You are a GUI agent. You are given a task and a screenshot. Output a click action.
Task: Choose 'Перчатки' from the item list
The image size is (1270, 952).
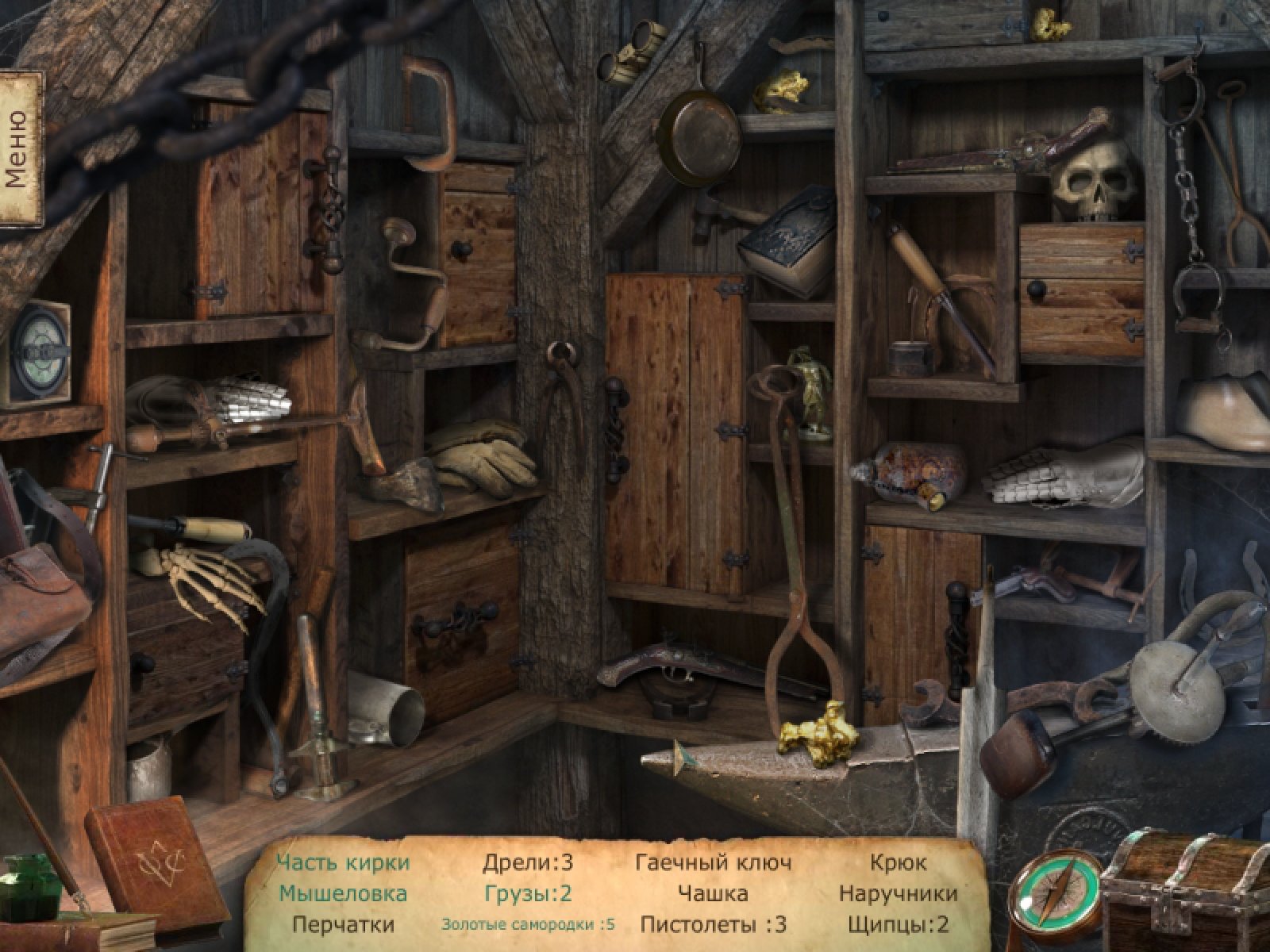click(343, 924)
